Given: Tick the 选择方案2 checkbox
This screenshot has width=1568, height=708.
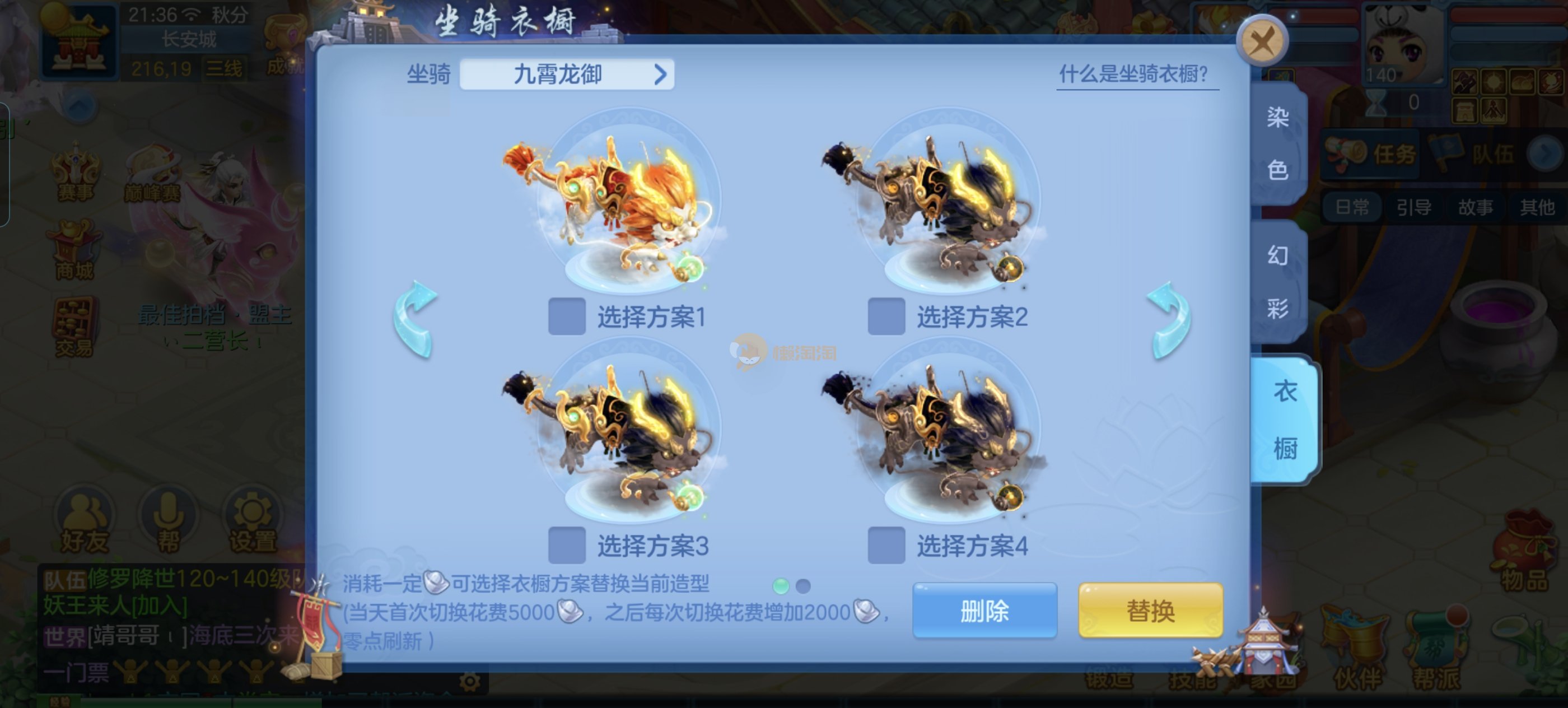Looking at the screenshot, I should [x=886, y=316].
